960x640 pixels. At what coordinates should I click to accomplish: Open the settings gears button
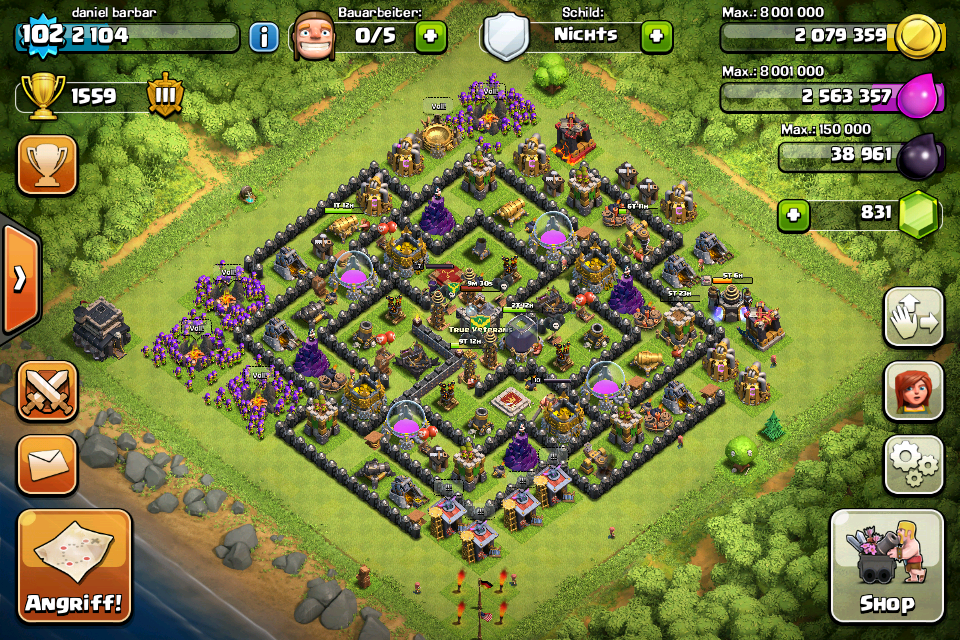pos(914,465)
